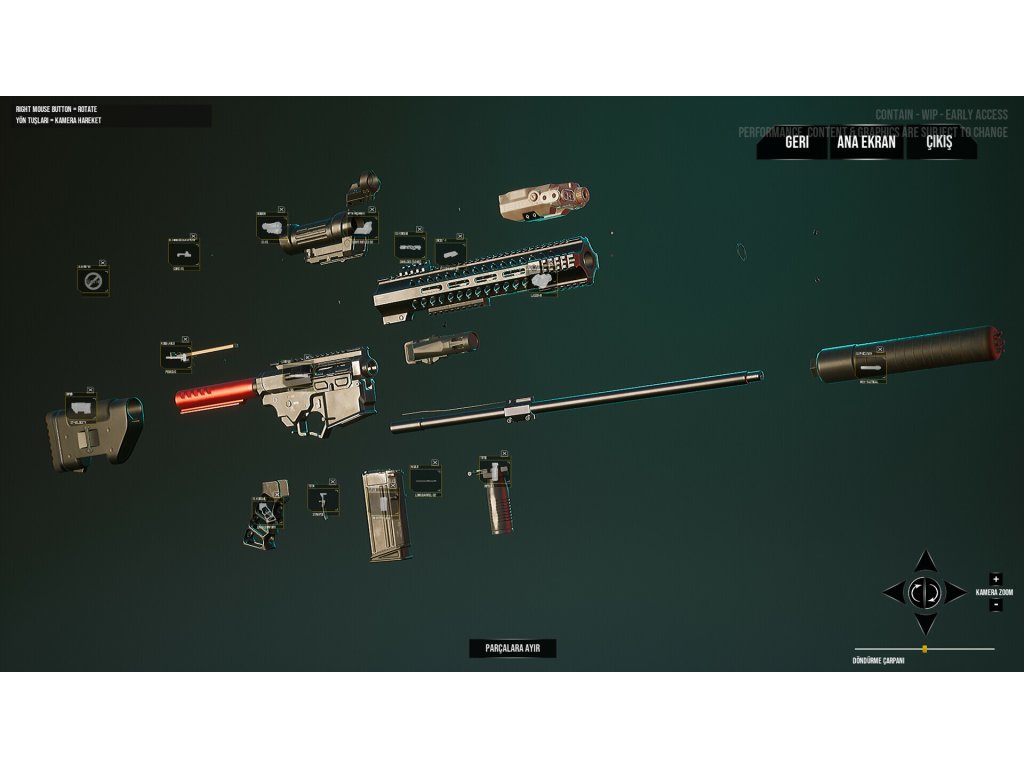Screen dimensions: 1024x768
Task: Move camera down with the down arrow
Action: (x=926, y=624)
